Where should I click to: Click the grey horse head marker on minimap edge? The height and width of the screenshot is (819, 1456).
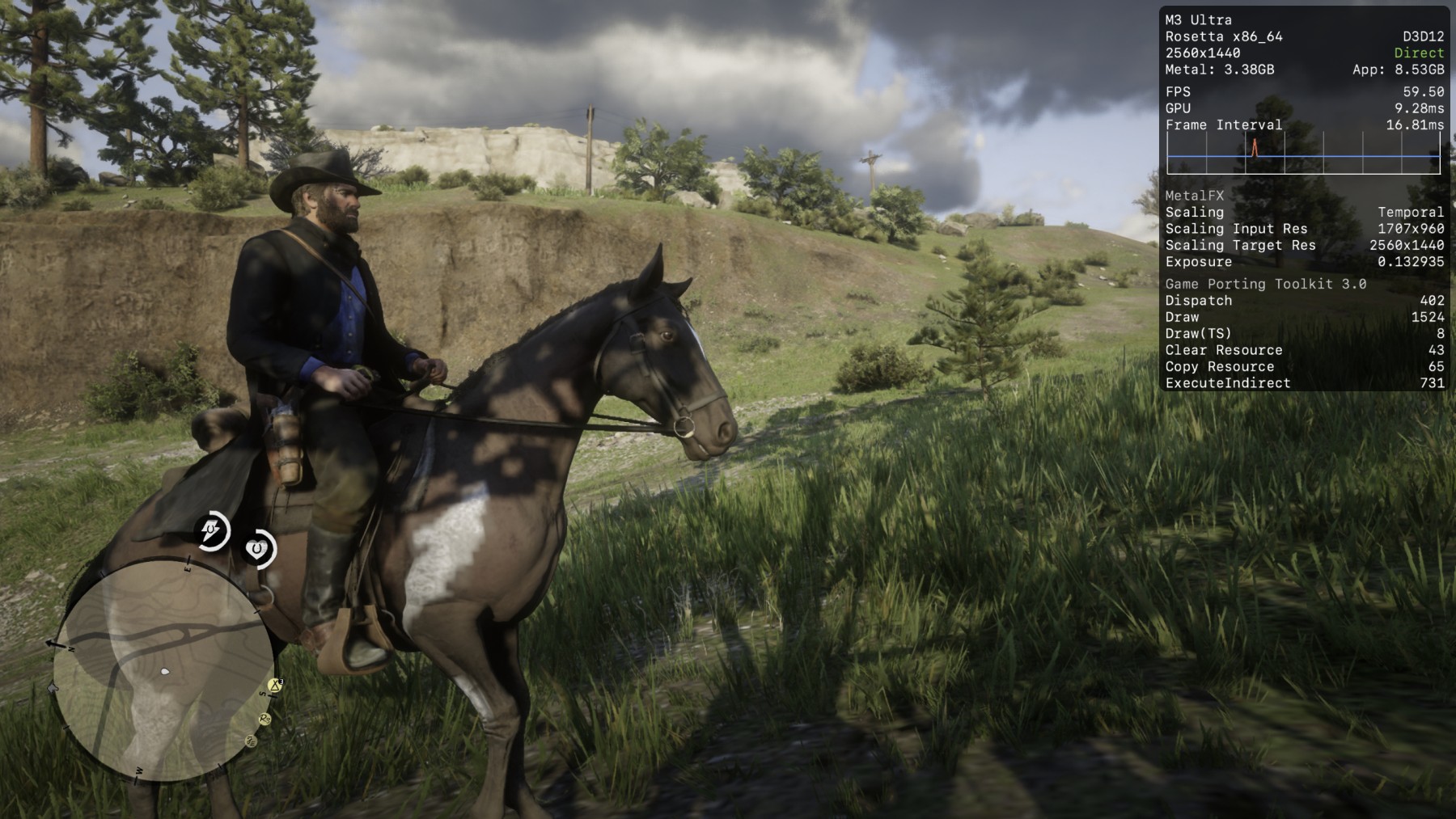click(x=53, y=688)
